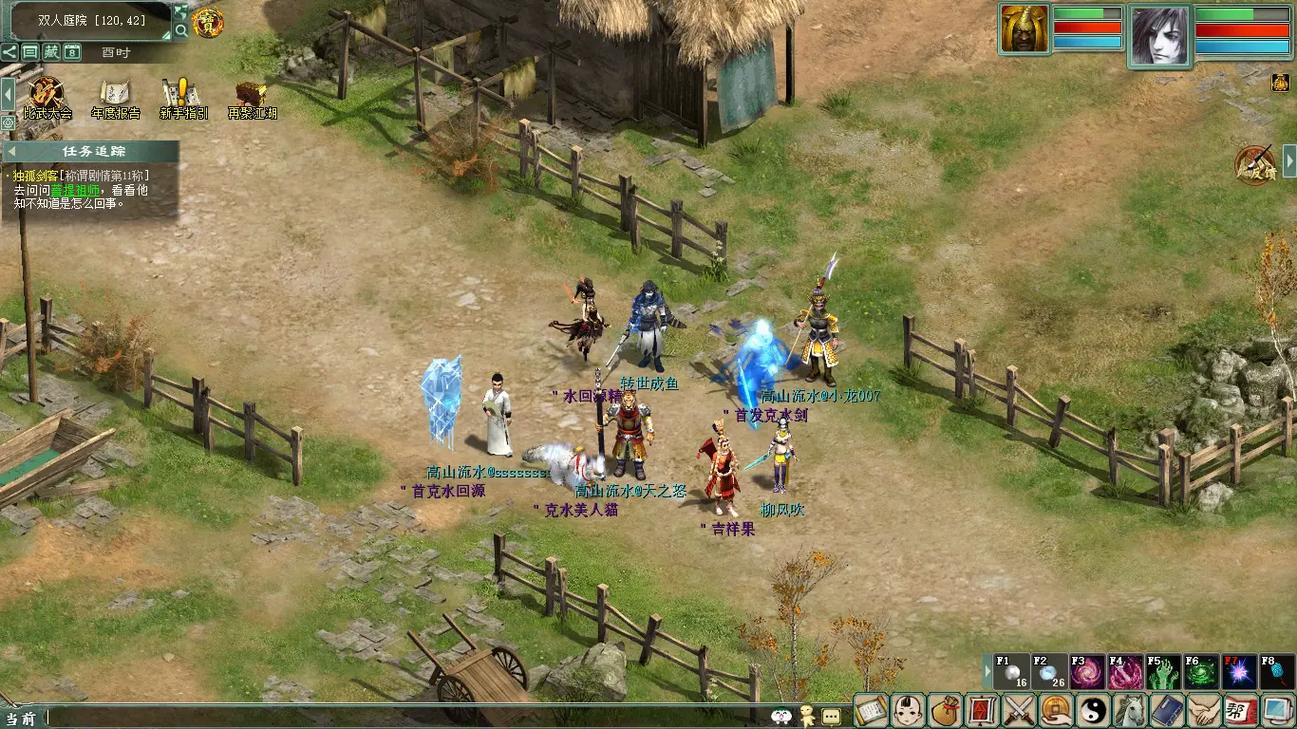The width and height of the screenshot is (1297, 729).
Task: Click the chat input field
Action: 400,717
